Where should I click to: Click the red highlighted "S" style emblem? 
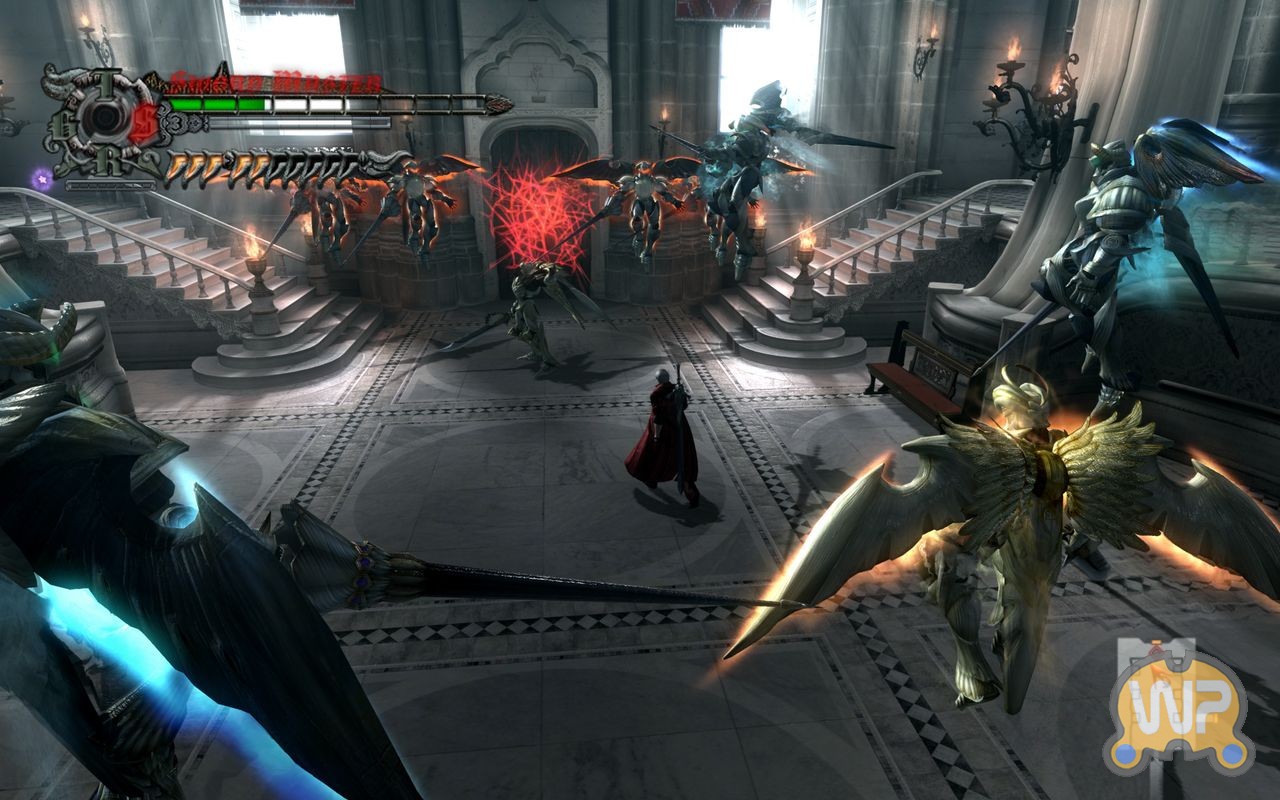click(x=147, y=119)
